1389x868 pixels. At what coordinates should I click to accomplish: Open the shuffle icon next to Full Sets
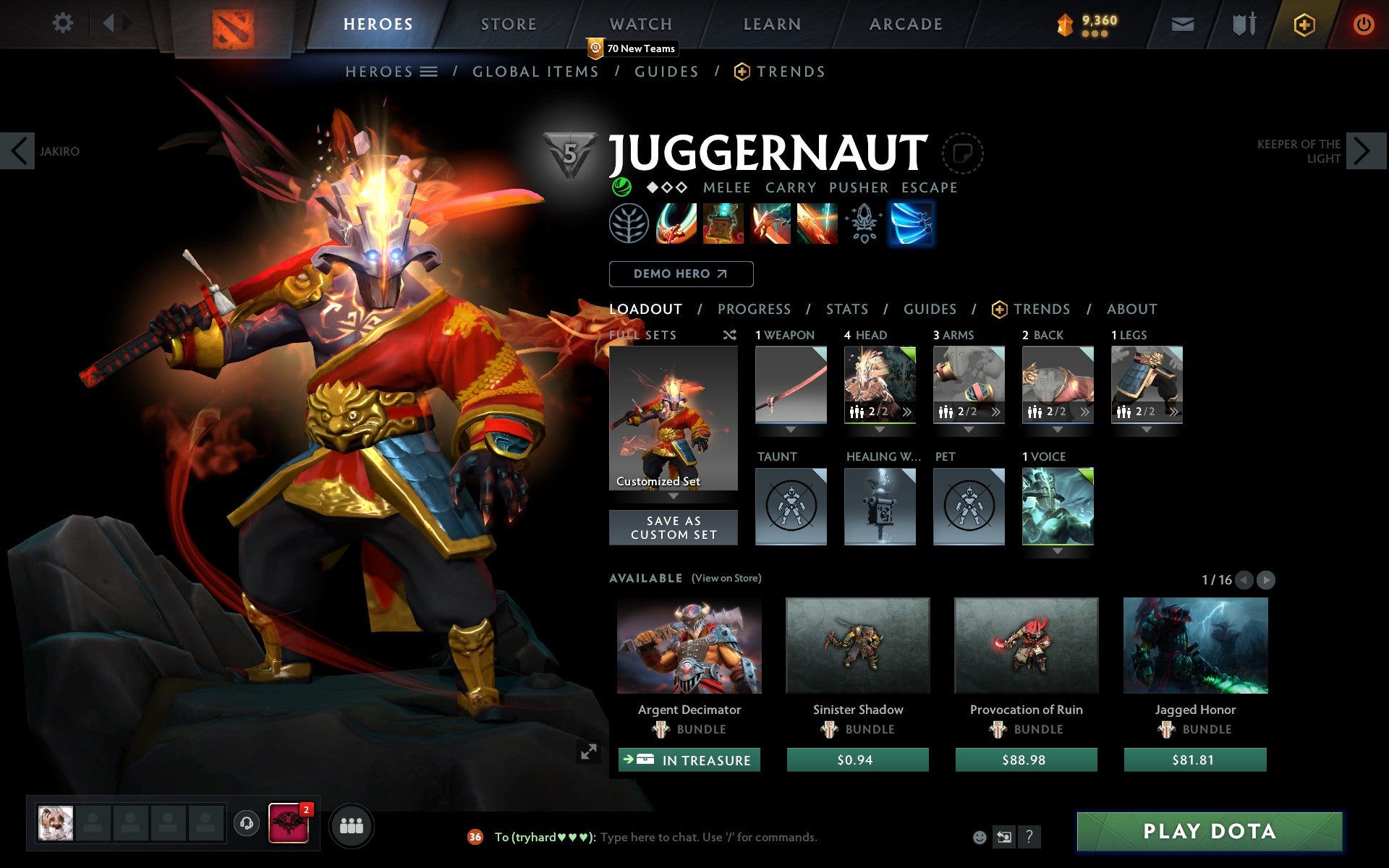[x=731, y=335]
